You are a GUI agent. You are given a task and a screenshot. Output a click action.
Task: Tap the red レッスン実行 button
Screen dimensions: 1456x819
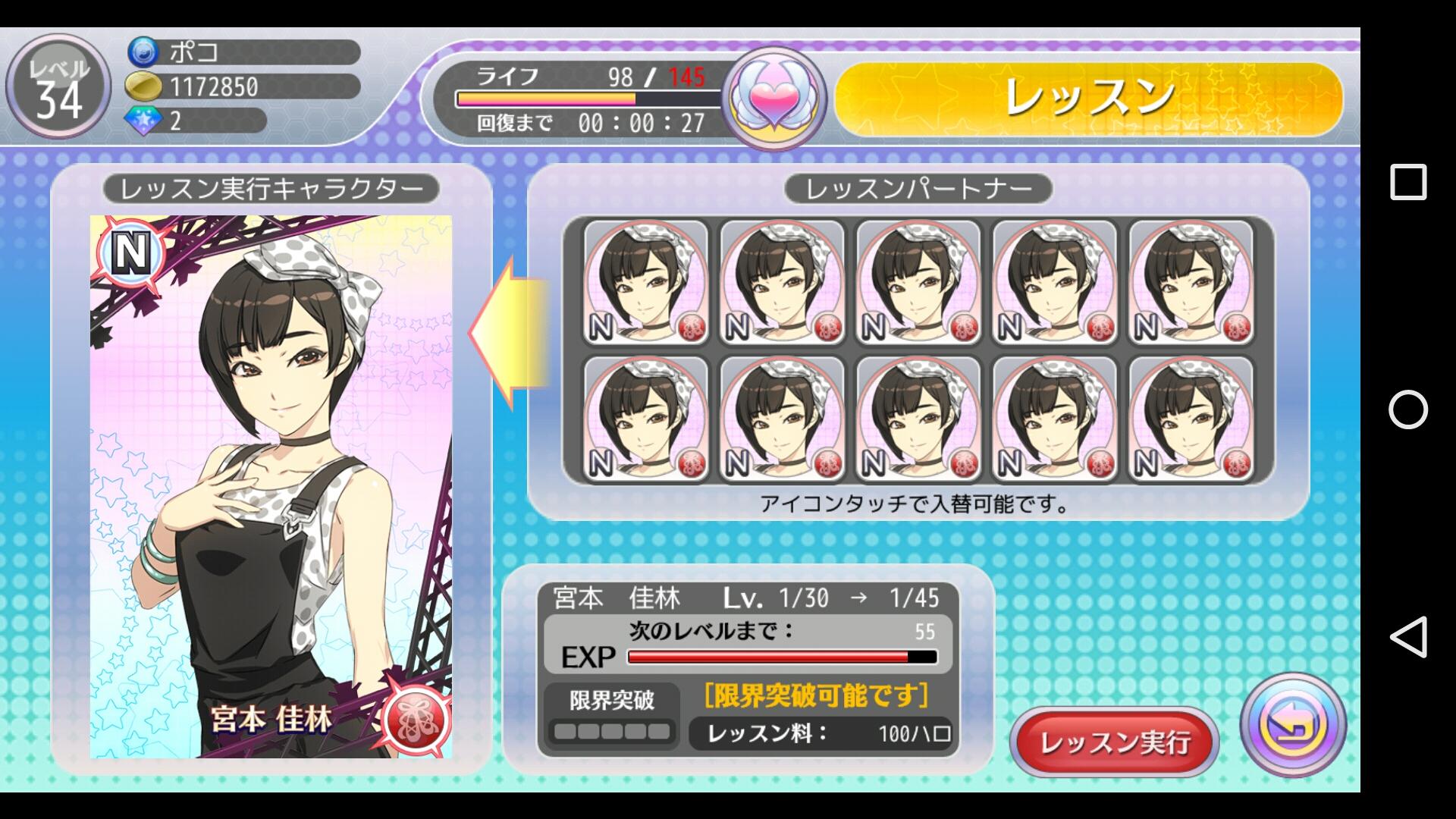tap(1113, 742)
